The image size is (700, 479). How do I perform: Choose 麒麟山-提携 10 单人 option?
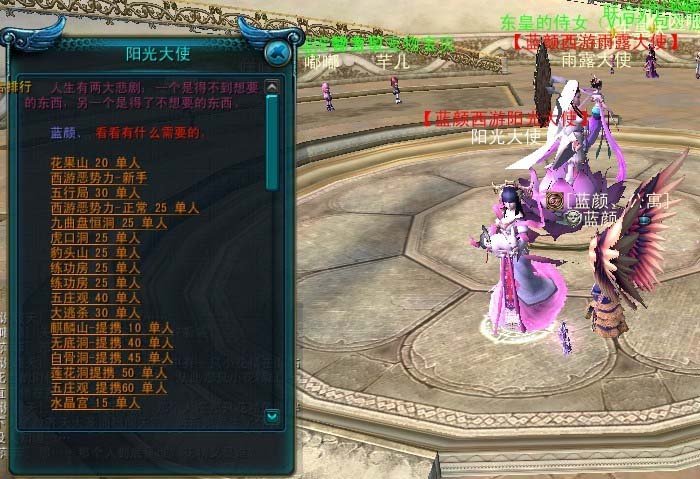pyautogui.click(x=110, y=328)
